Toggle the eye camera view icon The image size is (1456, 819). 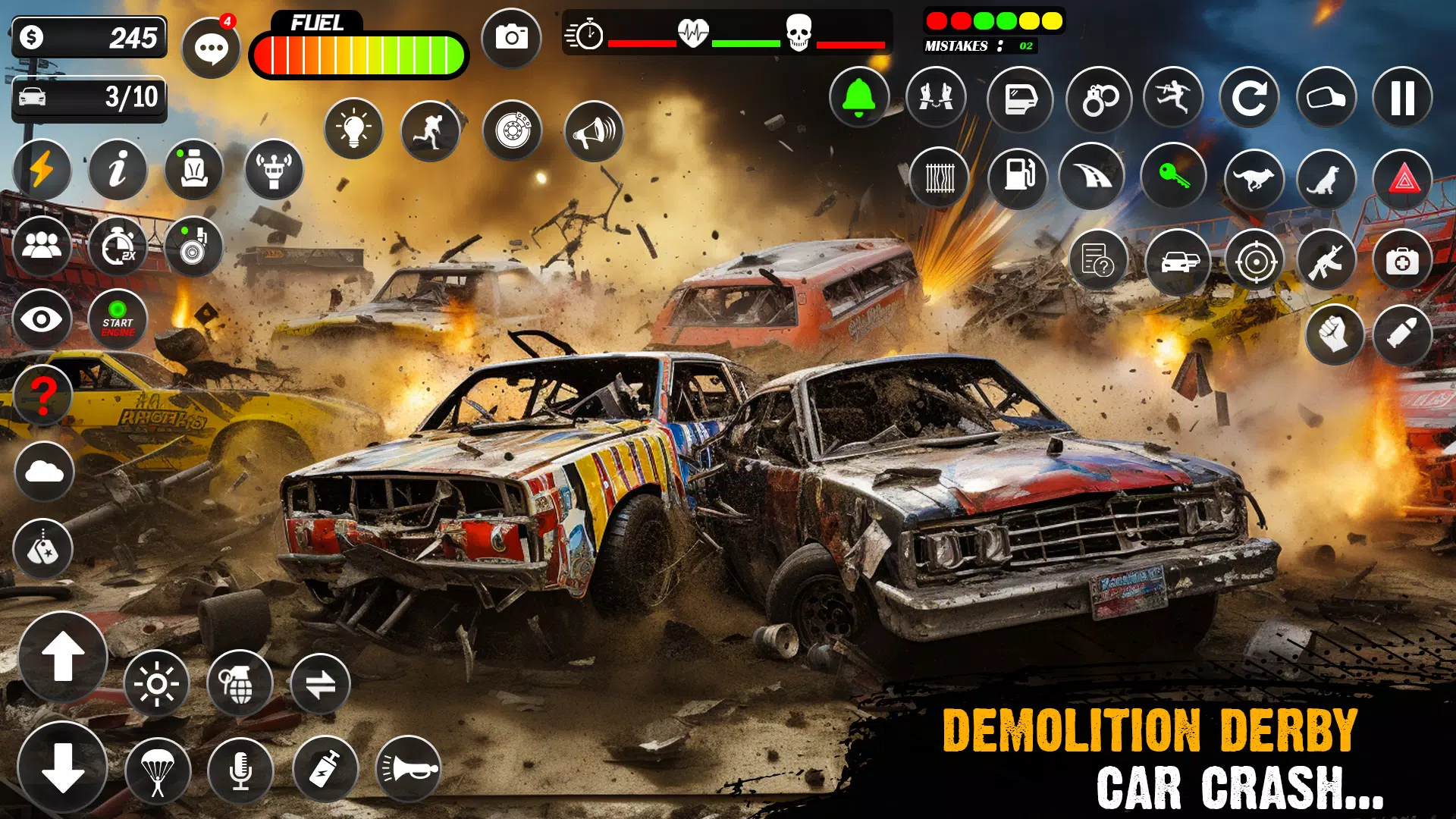pyautogui.click(x=43, y=319)
